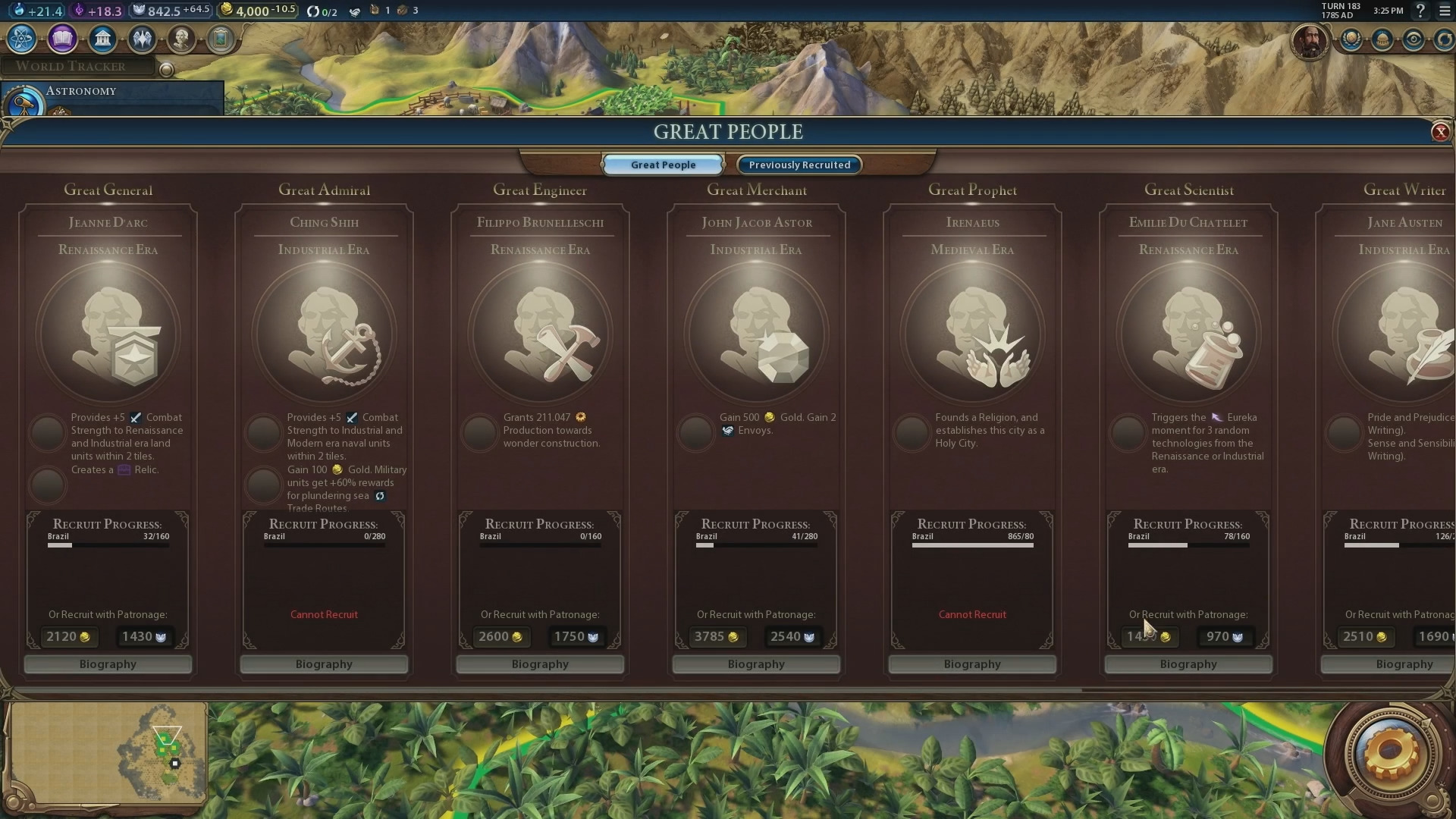Open Jeanne d'Arc's Biography
The height and width of the screenshot is (819, 1456).
coord(108,664)
